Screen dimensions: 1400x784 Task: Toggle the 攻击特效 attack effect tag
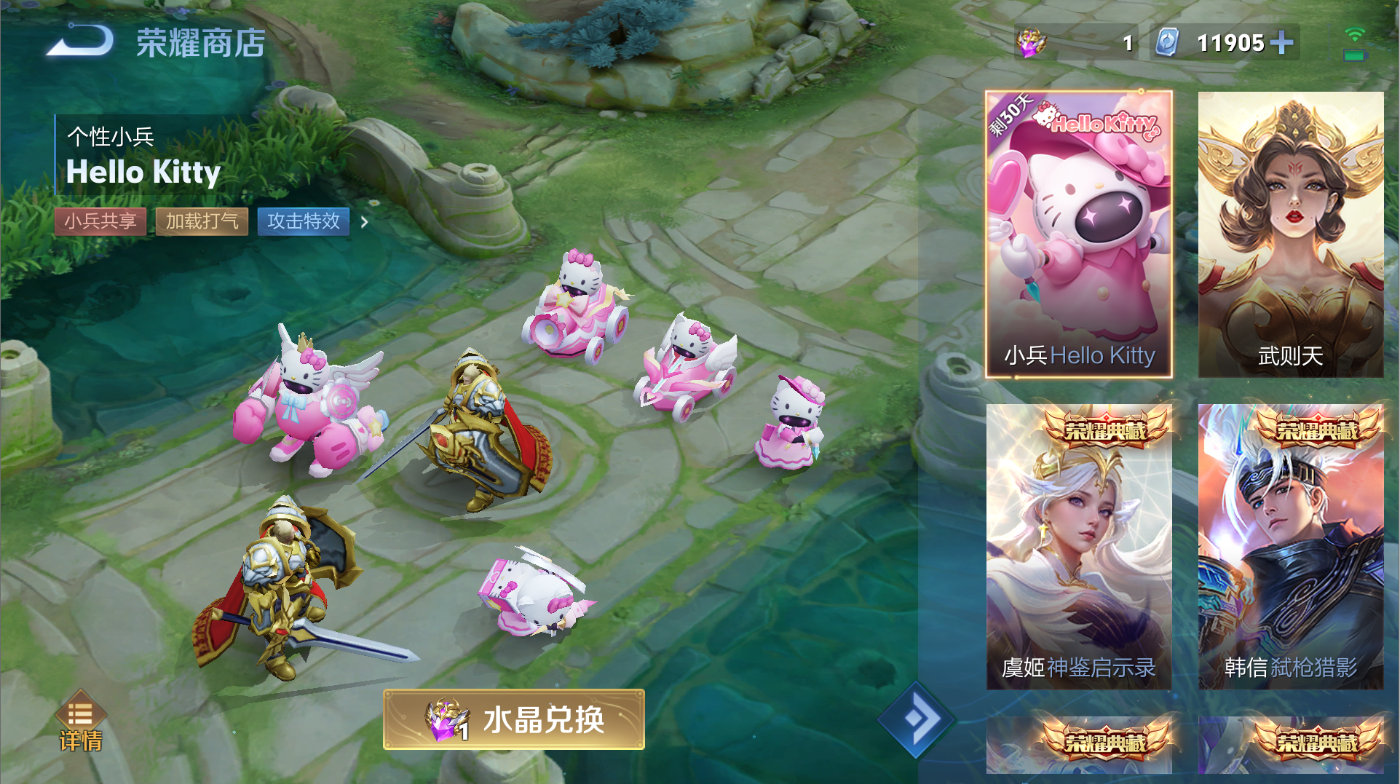[302, 222]
